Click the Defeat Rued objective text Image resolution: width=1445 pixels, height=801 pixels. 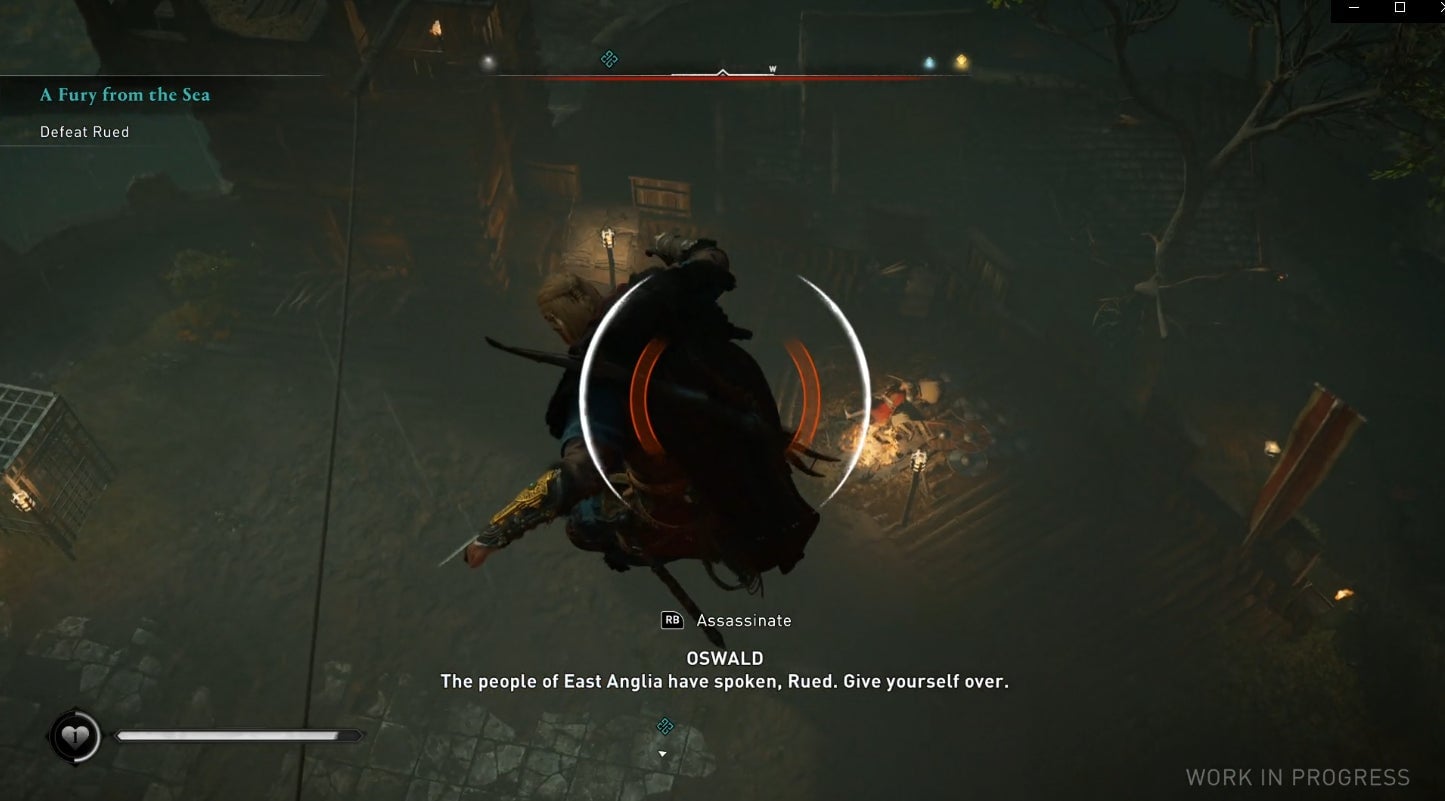point(84,131)
